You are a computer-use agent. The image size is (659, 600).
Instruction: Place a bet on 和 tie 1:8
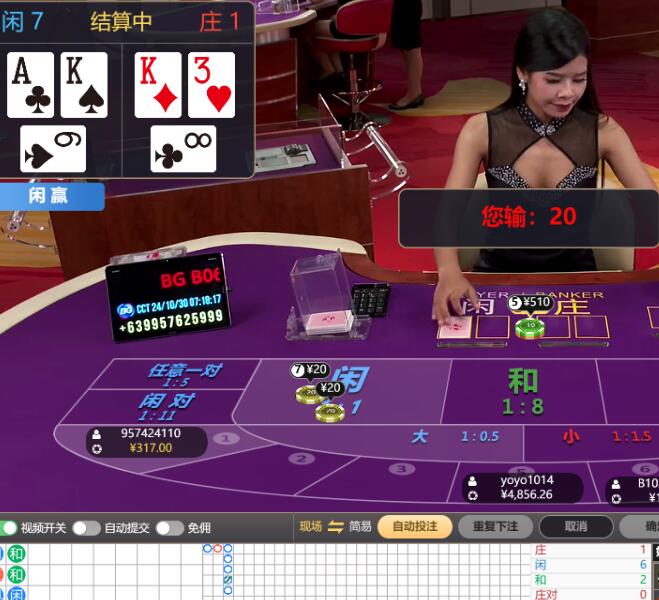point(522,390)
